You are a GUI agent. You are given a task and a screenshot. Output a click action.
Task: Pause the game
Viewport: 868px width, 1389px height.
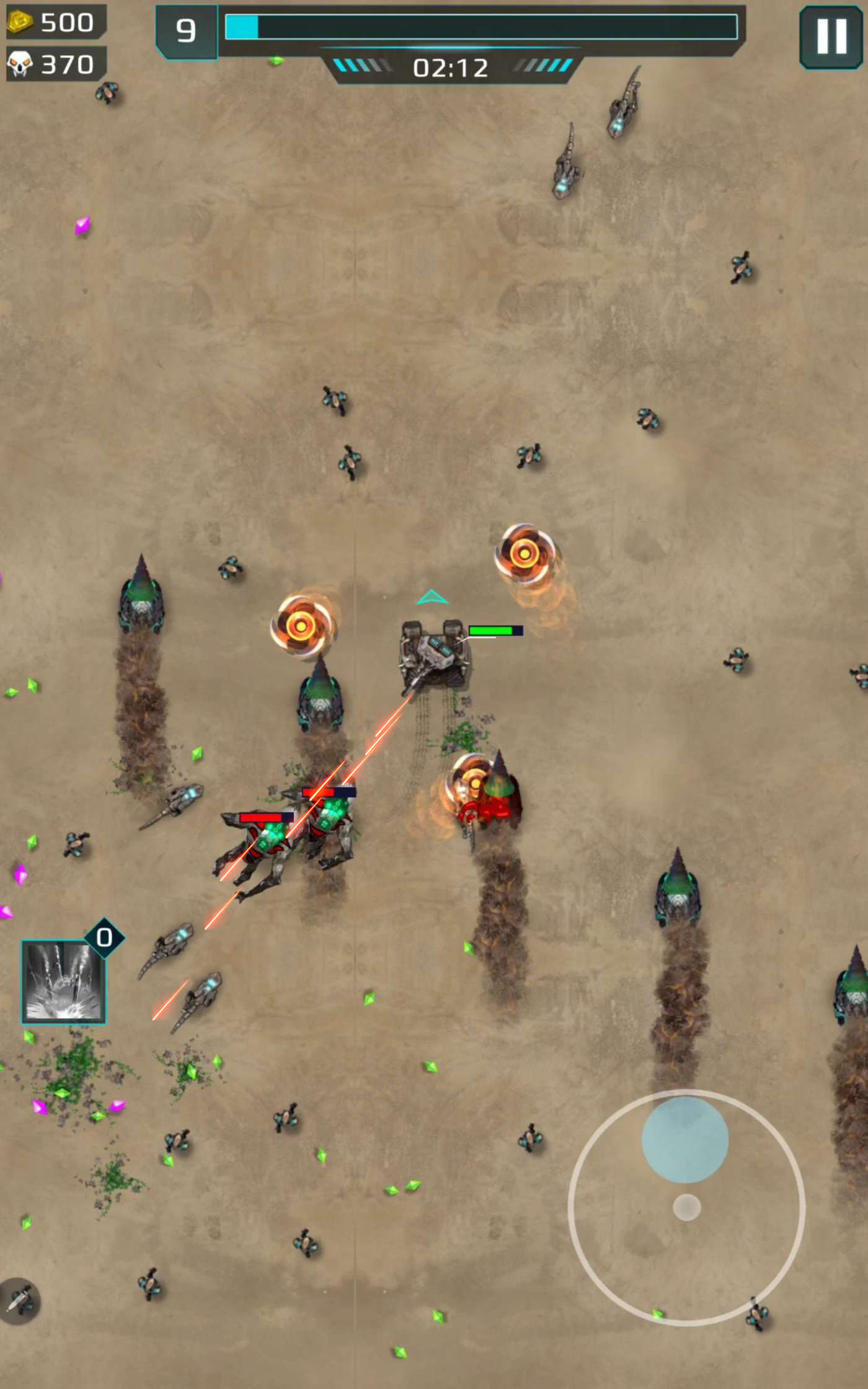coord(831,37)
